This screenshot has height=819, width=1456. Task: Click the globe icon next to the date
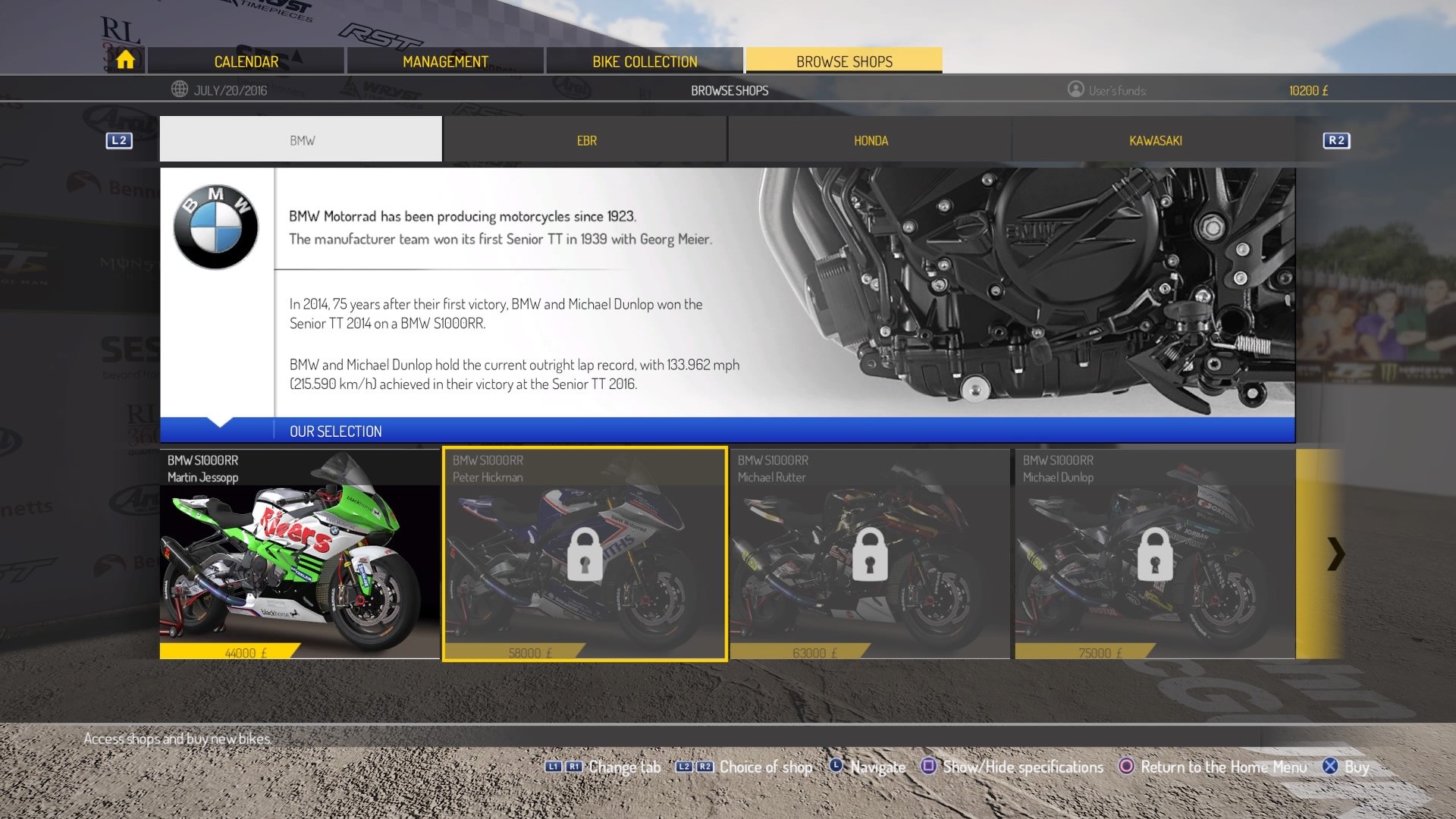click(179, 89)
